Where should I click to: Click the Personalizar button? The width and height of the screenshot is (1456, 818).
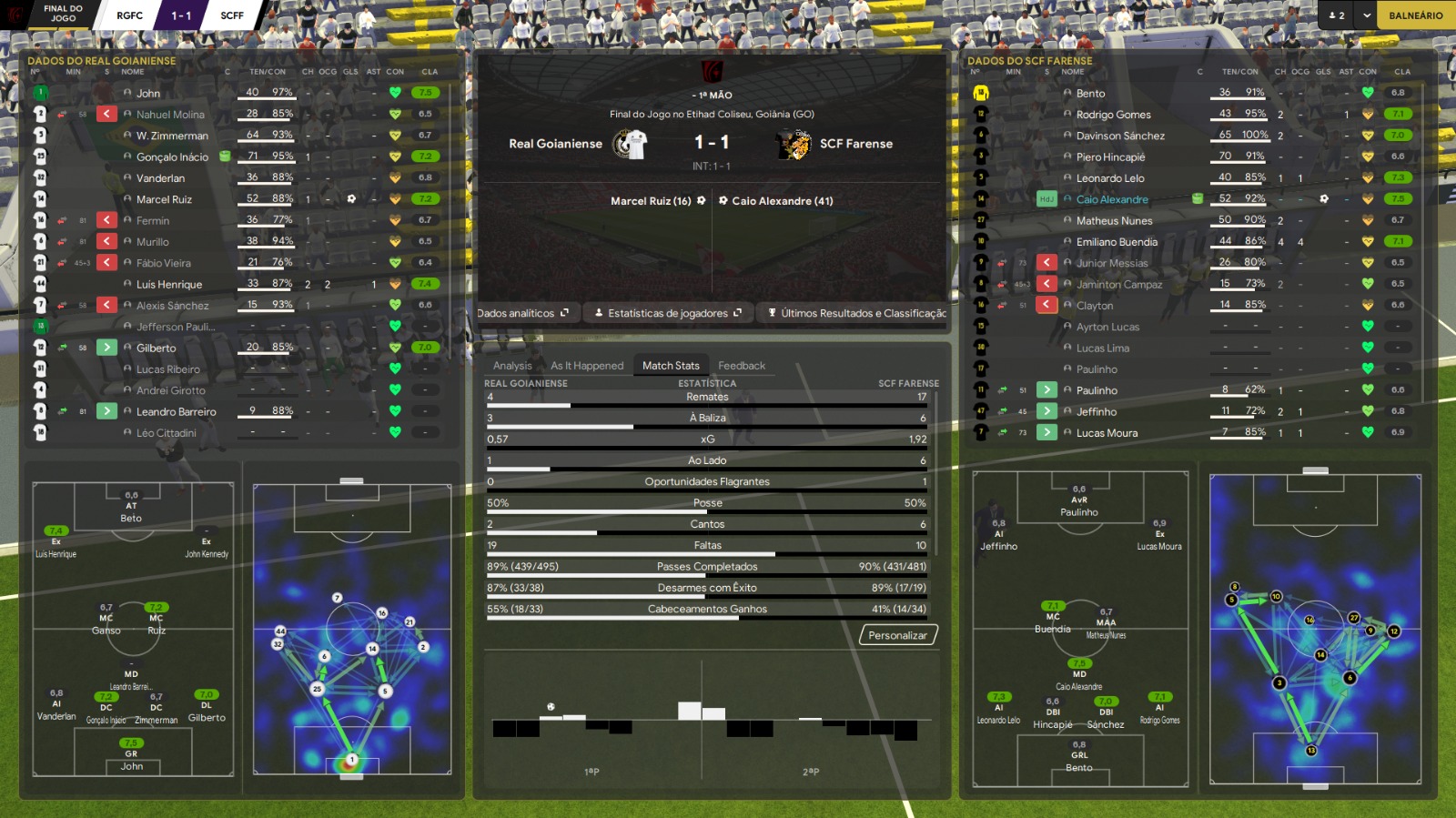[x=897, y=635]
